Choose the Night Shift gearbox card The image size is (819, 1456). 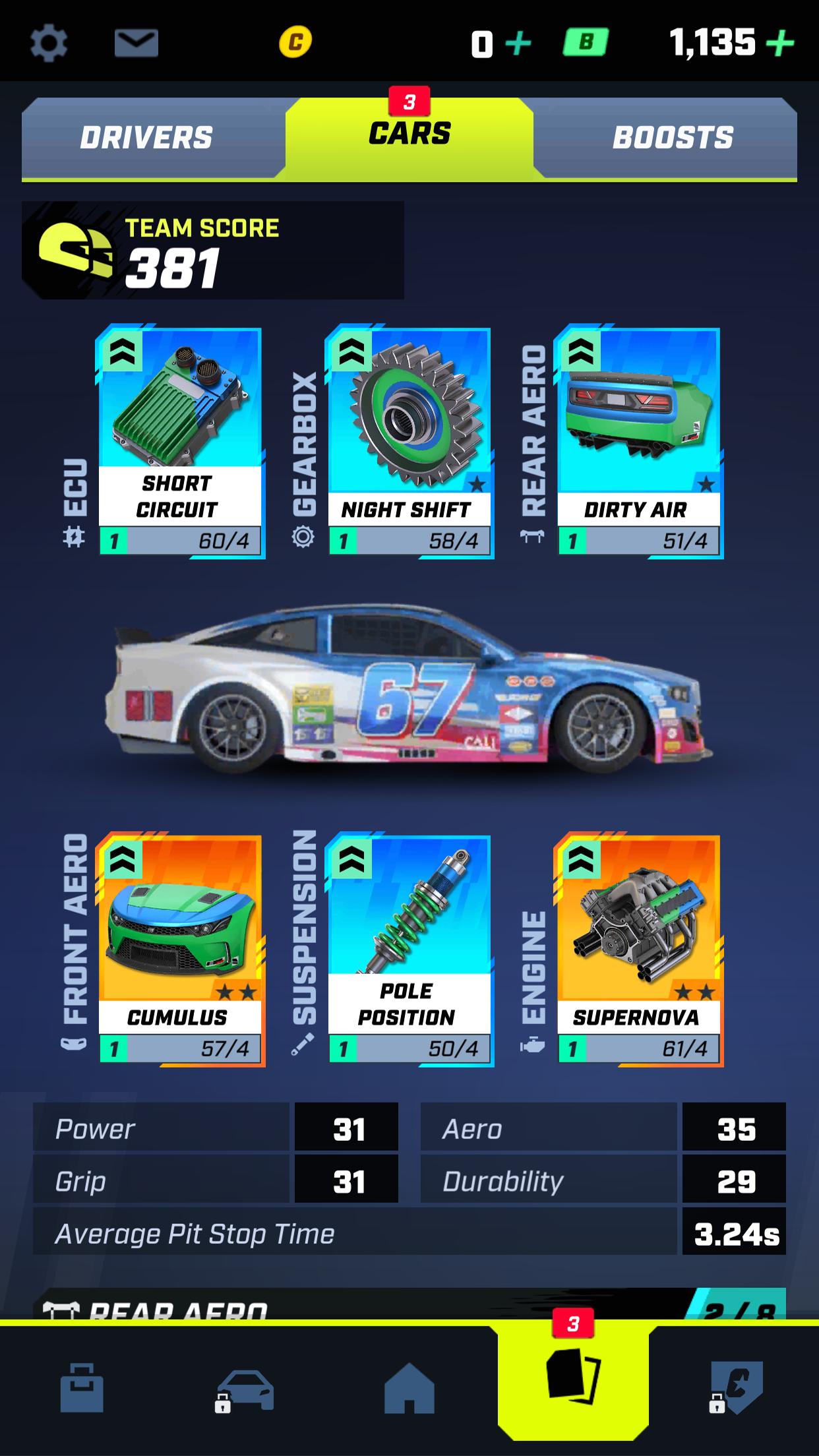tap(409, 442)
